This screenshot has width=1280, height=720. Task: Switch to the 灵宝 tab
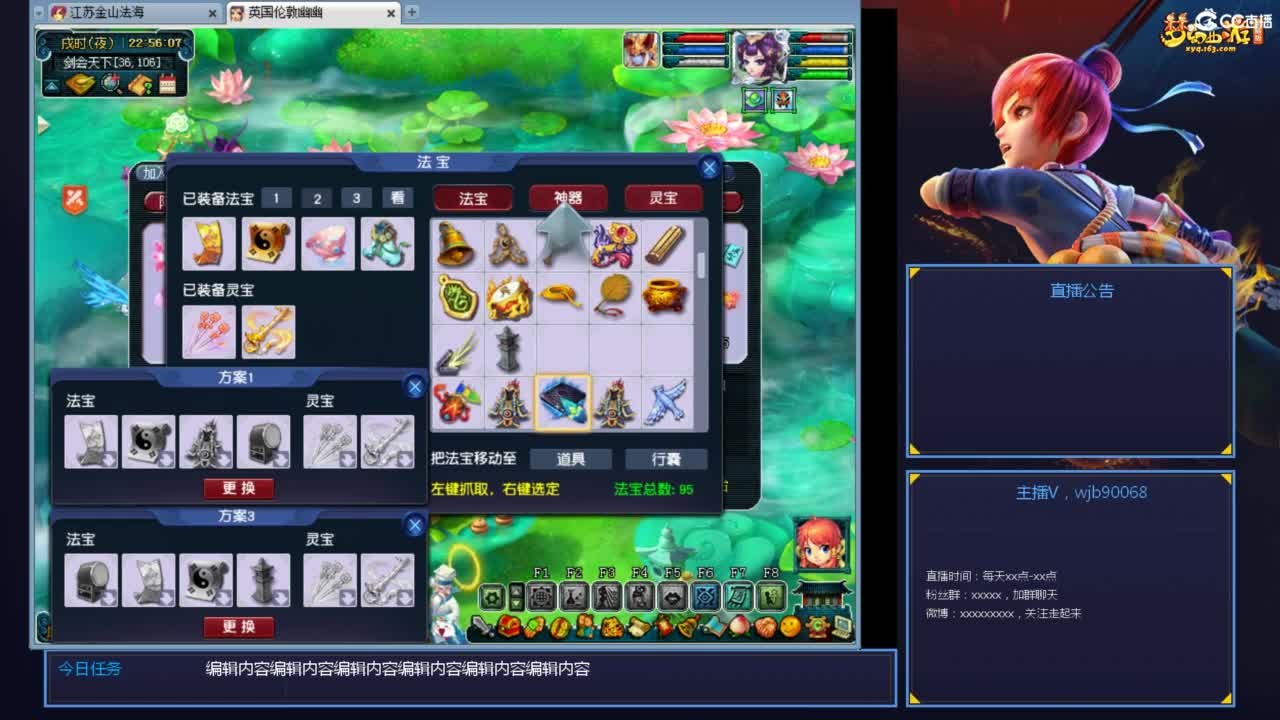point(663,197)
